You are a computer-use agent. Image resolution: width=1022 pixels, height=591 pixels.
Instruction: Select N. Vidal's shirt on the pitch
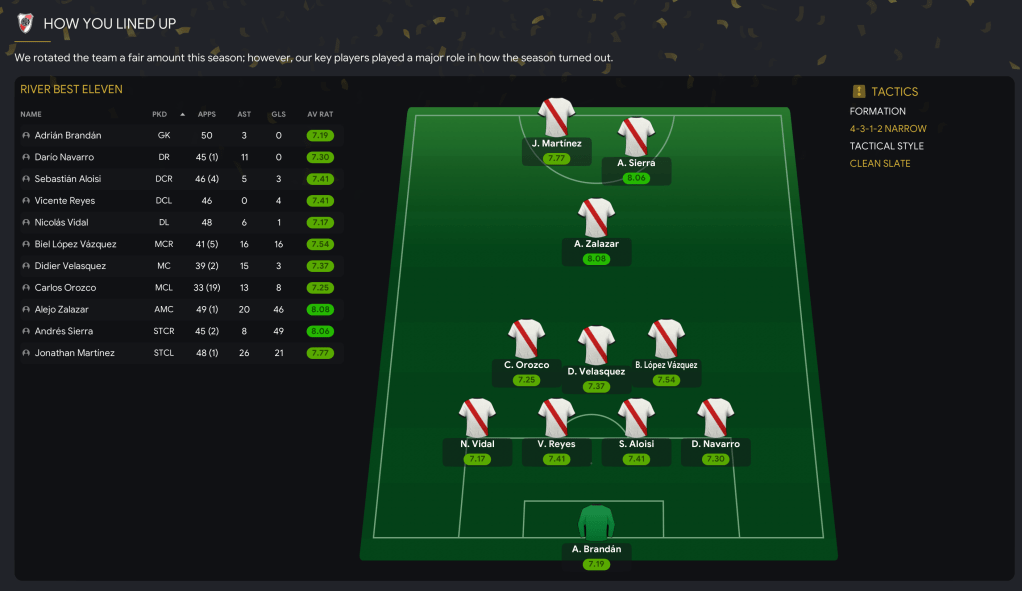pyautogui.click(x=478, y=418)
